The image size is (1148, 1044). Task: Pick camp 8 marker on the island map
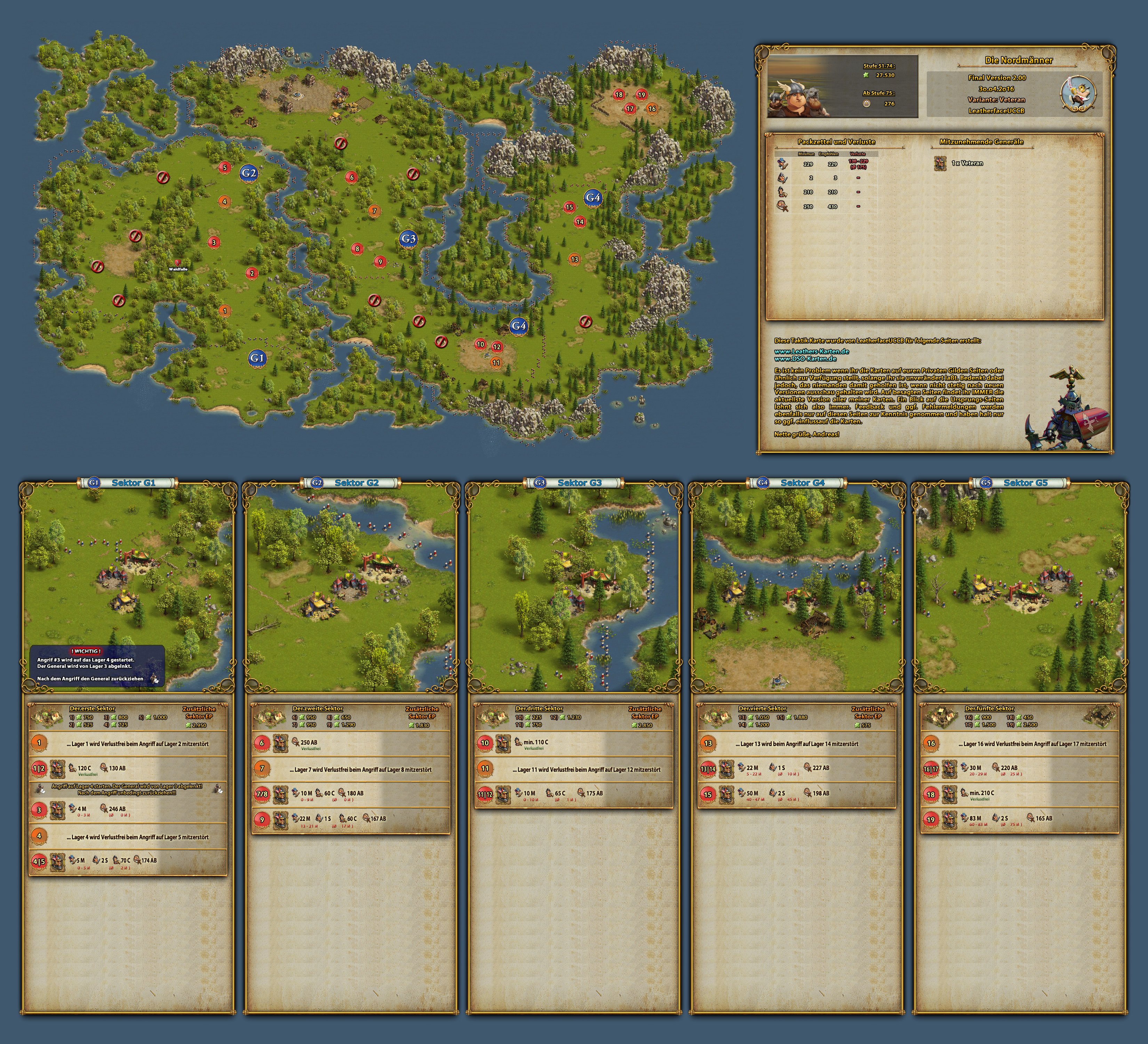click(358, 248)
